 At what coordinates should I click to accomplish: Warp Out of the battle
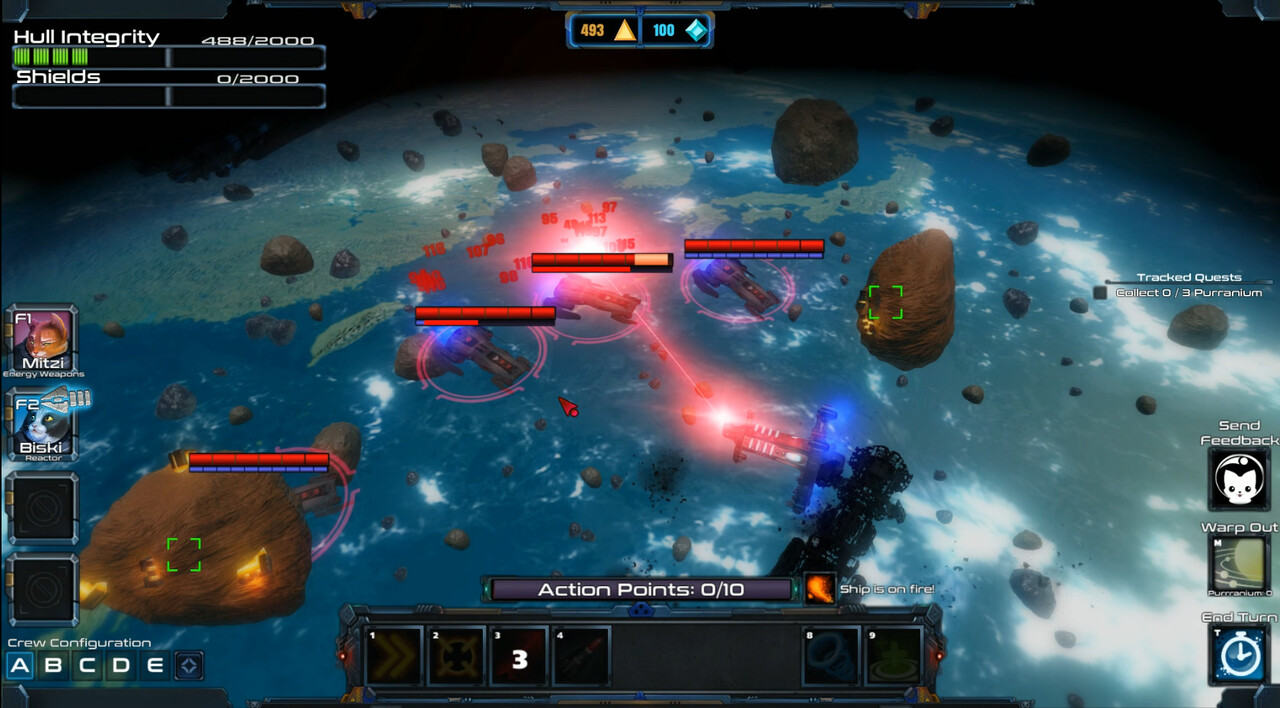[x=1239, y=565]
